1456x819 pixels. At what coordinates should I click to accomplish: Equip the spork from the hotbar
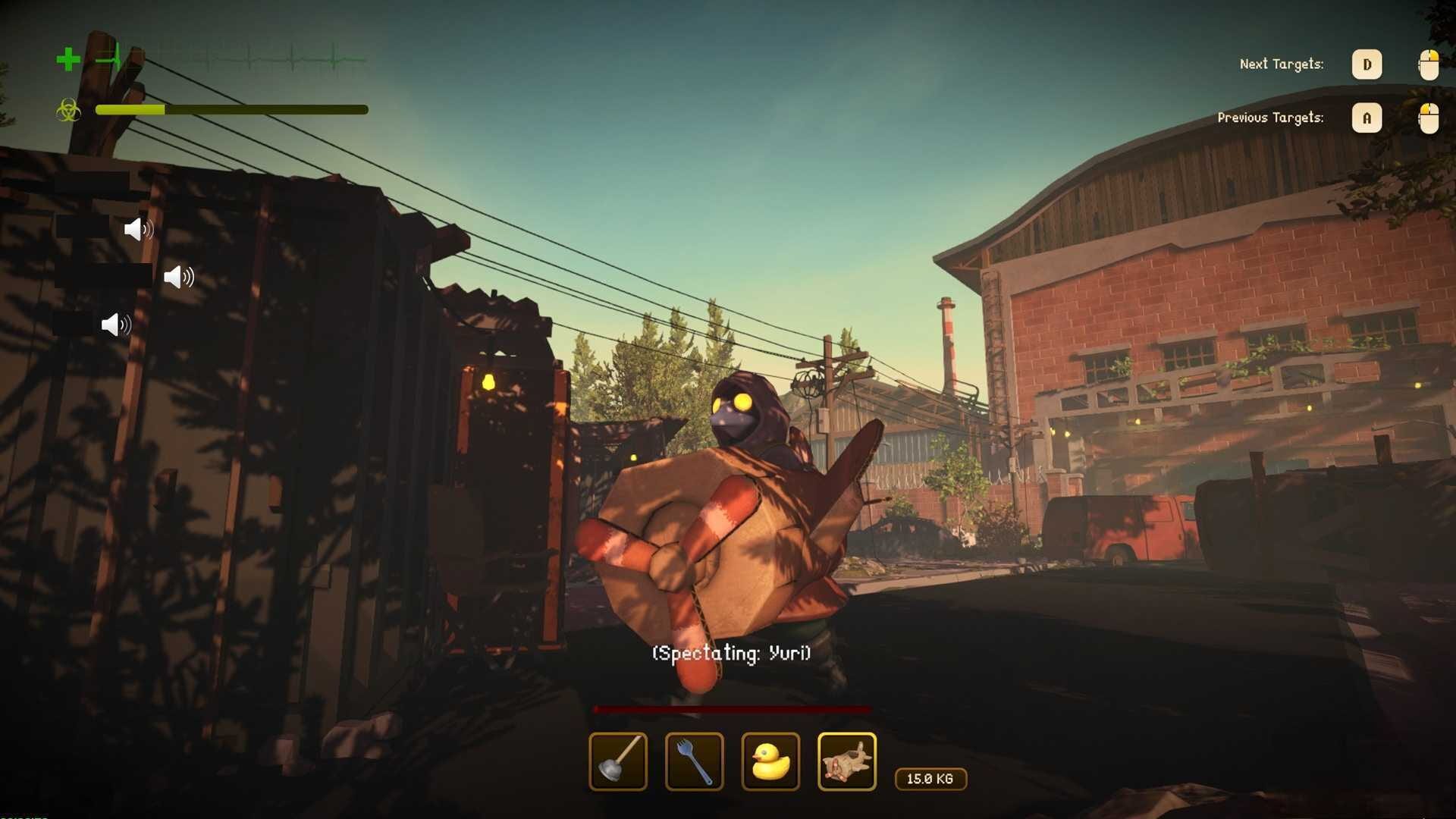[694, 761]
